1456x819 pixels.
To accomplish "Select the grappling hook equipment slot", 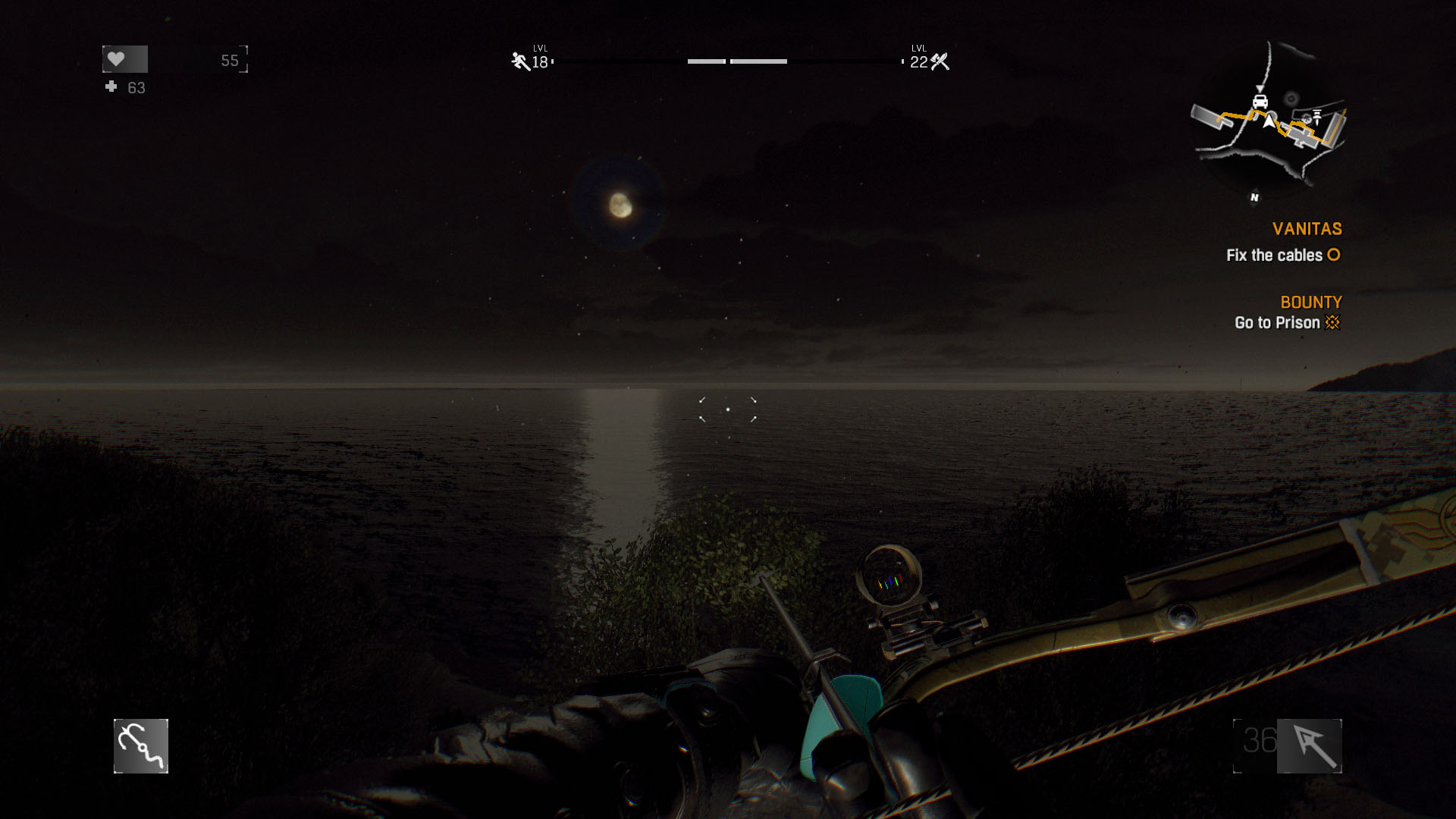I will tap(141, 746).
